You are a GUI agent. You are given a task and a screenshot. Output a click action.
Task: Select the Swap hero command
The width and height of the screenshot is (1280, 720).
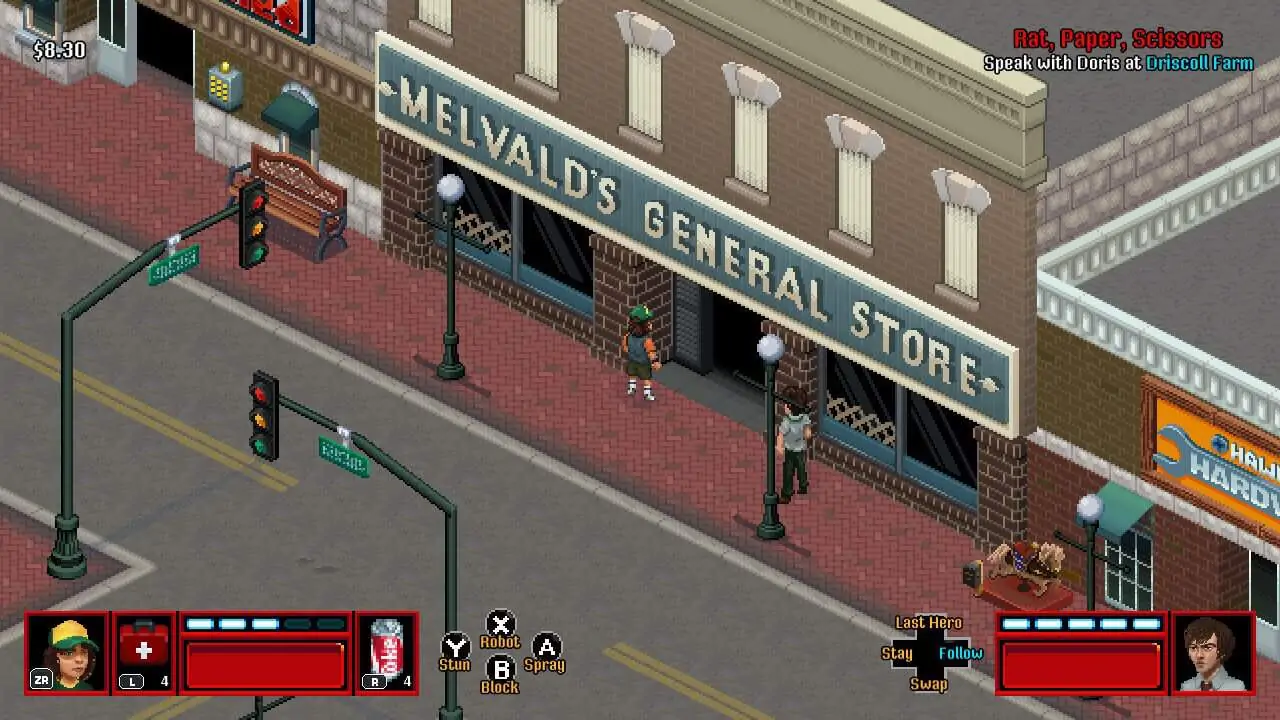[x=928, y=684]
